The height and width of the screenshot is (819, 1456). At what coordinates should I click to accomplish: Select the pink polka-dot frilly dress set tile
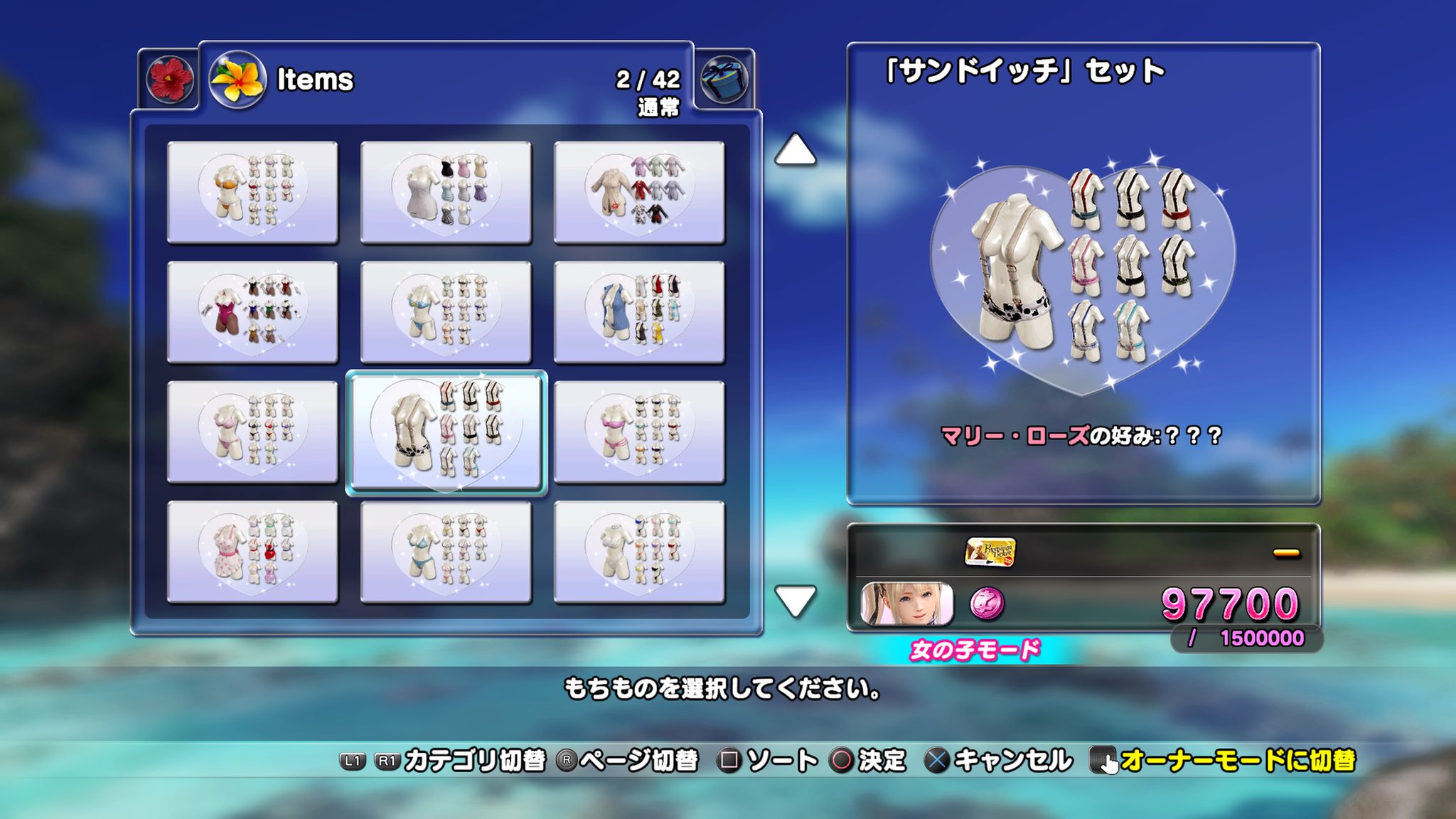(252, 552)
